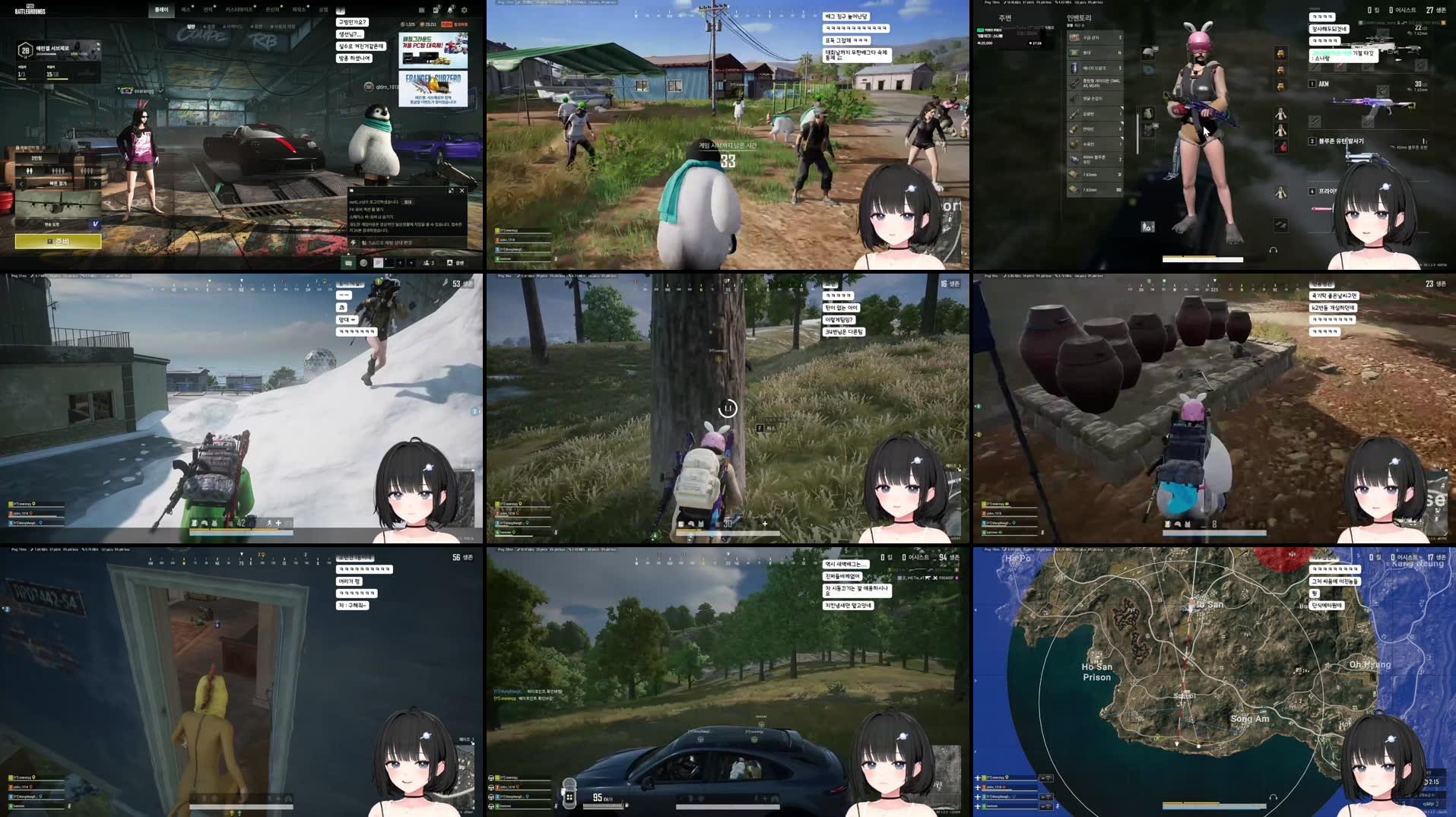Screen dimensions: 1456x817
Task: Toggle the V auto-match switch near 연습 도전
Action: point(95,224)
